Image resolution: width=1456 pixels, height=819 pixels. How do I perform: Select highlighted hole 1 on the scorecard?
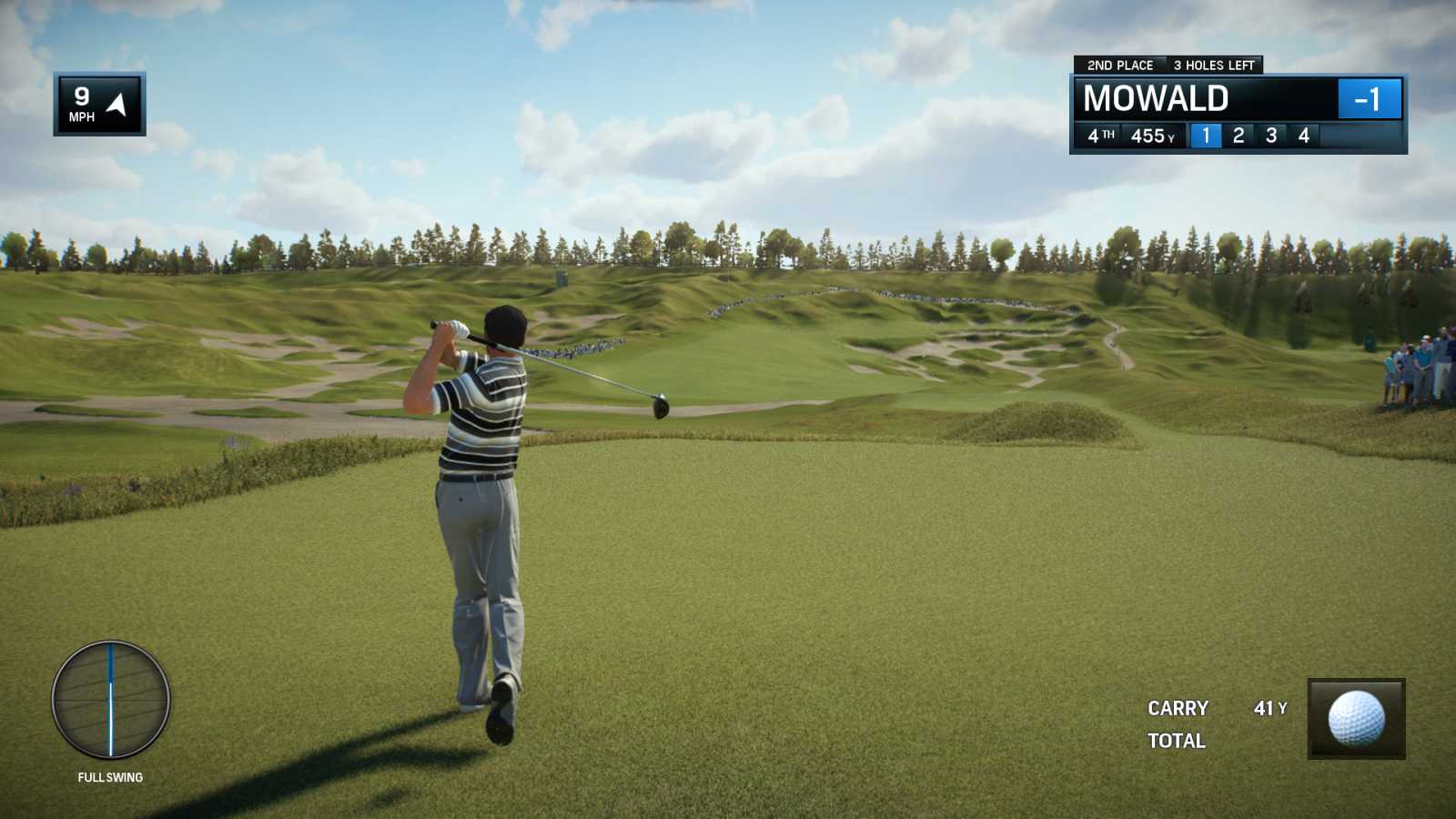1206,136
